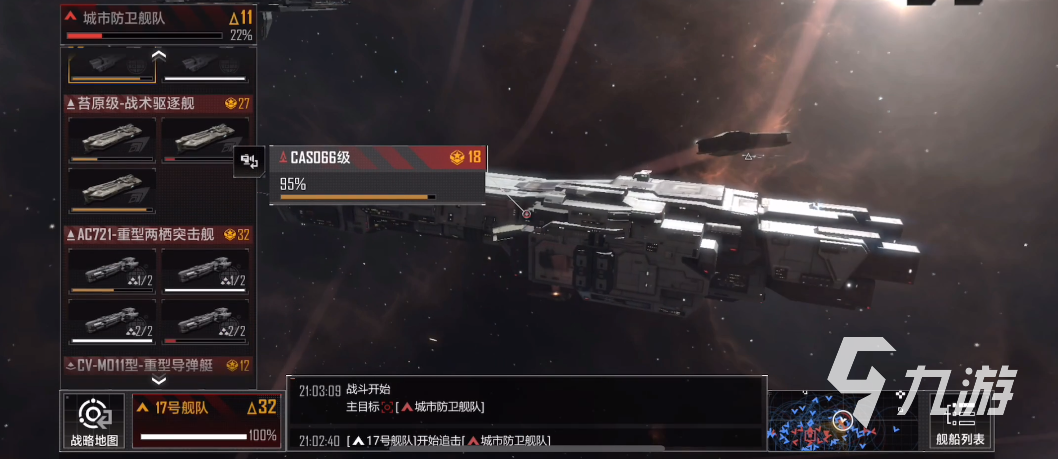Select the 城市防卫舰队 enemy fleet header
Image resolution: width=1058 pixels, height=459 pixels.
pos(158,23)
